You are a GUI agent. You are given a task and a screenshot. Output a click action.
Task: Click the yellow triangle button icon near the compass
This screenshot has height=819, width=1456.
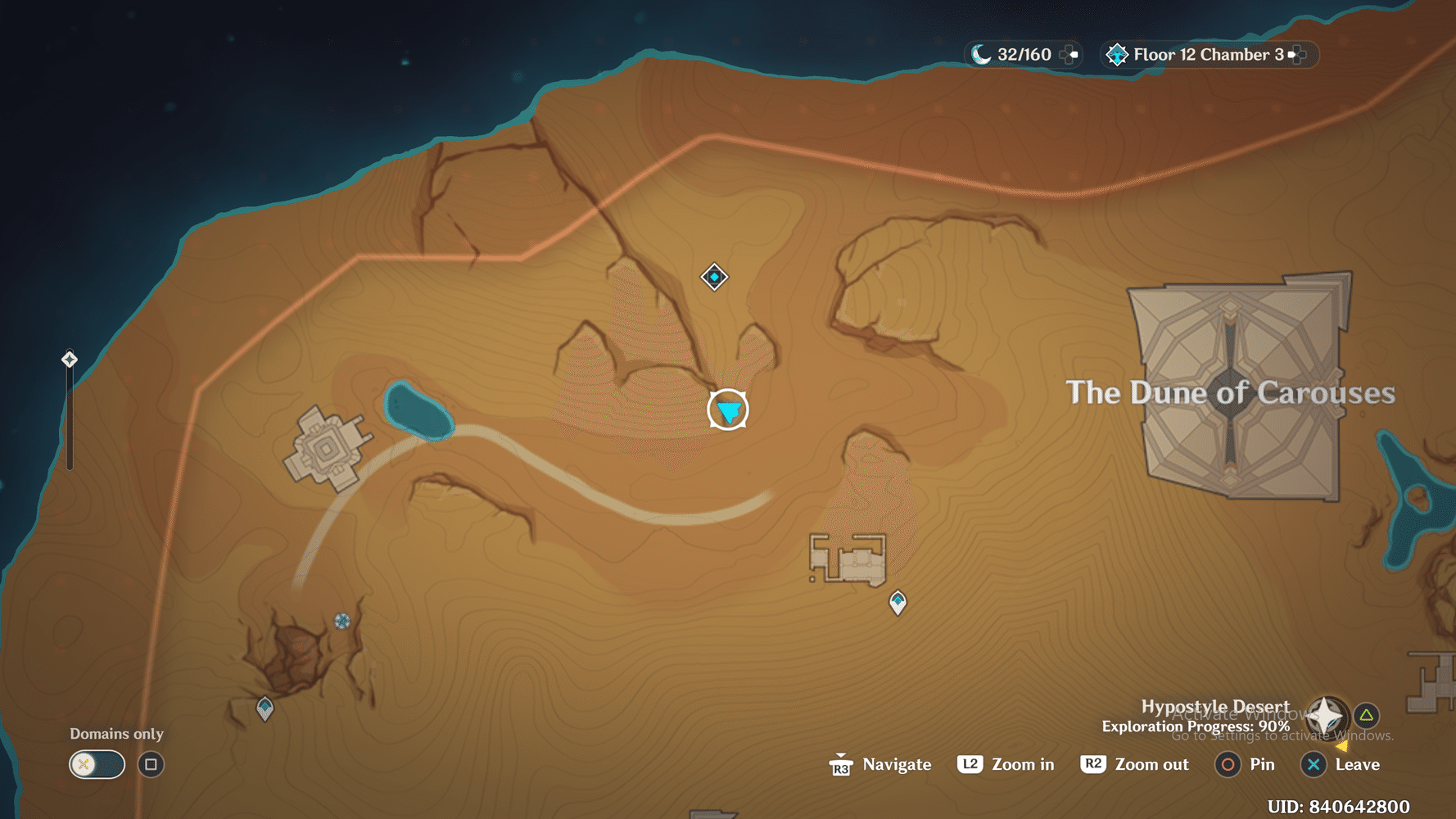pyautogui.click(x=1366, y=714)
